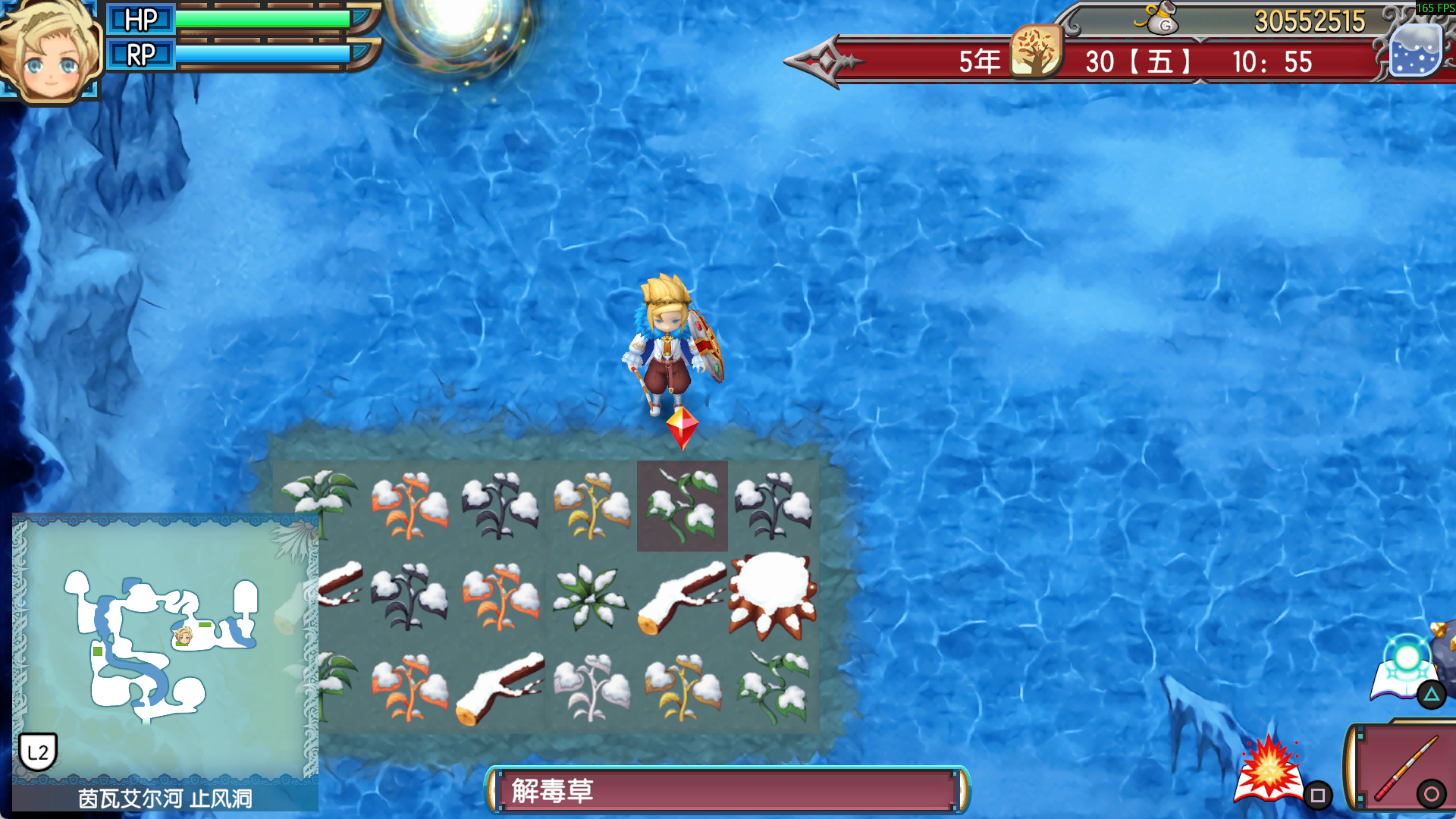The height and width of the screenshot is (819, 1456).
Task: Click the snowy weather icon
Action: [x=1416, y=52]
